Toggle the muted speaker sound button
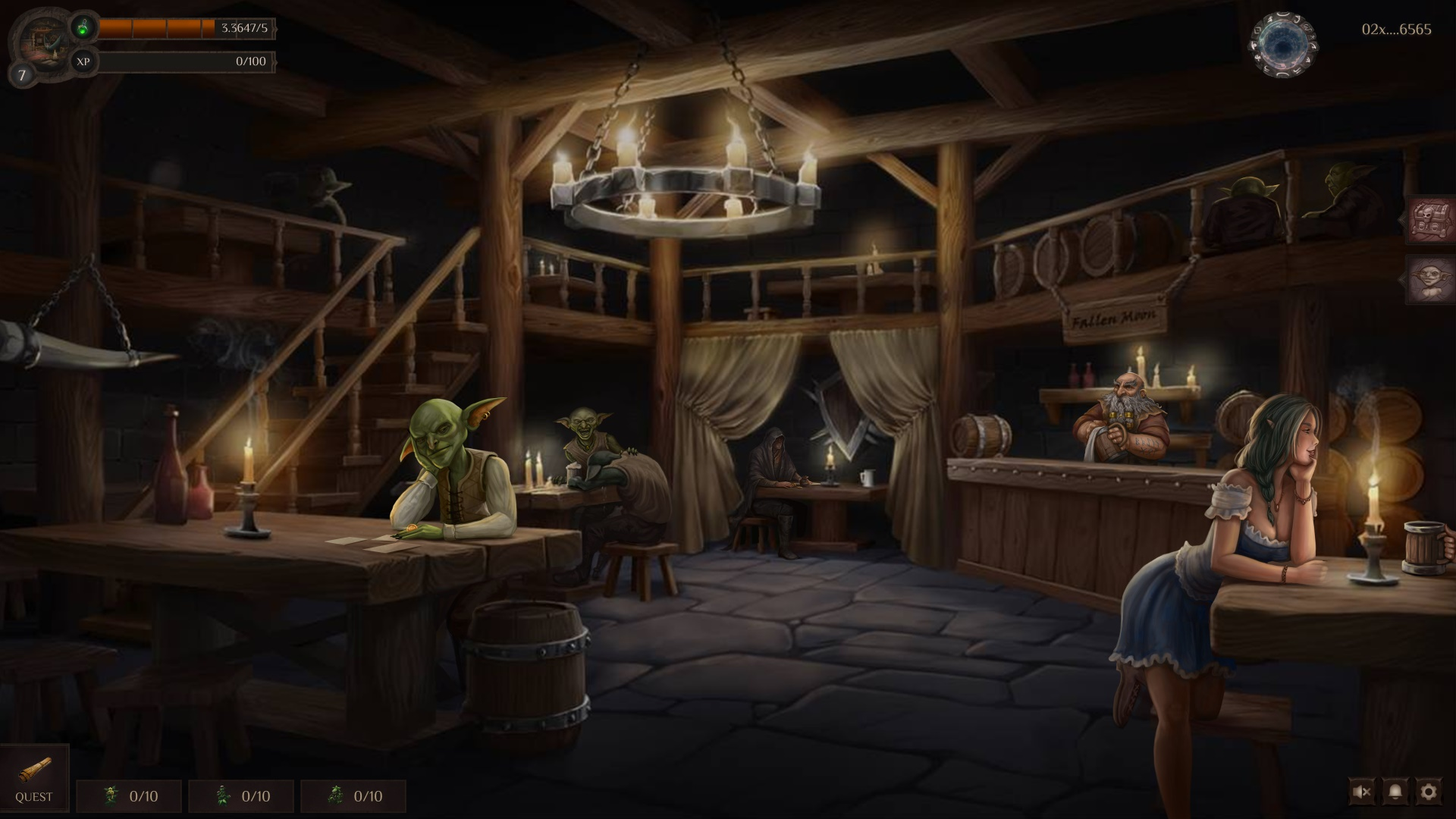Screen dimensions: 1456x819 pyautogui.click(x=1362, y=792)
